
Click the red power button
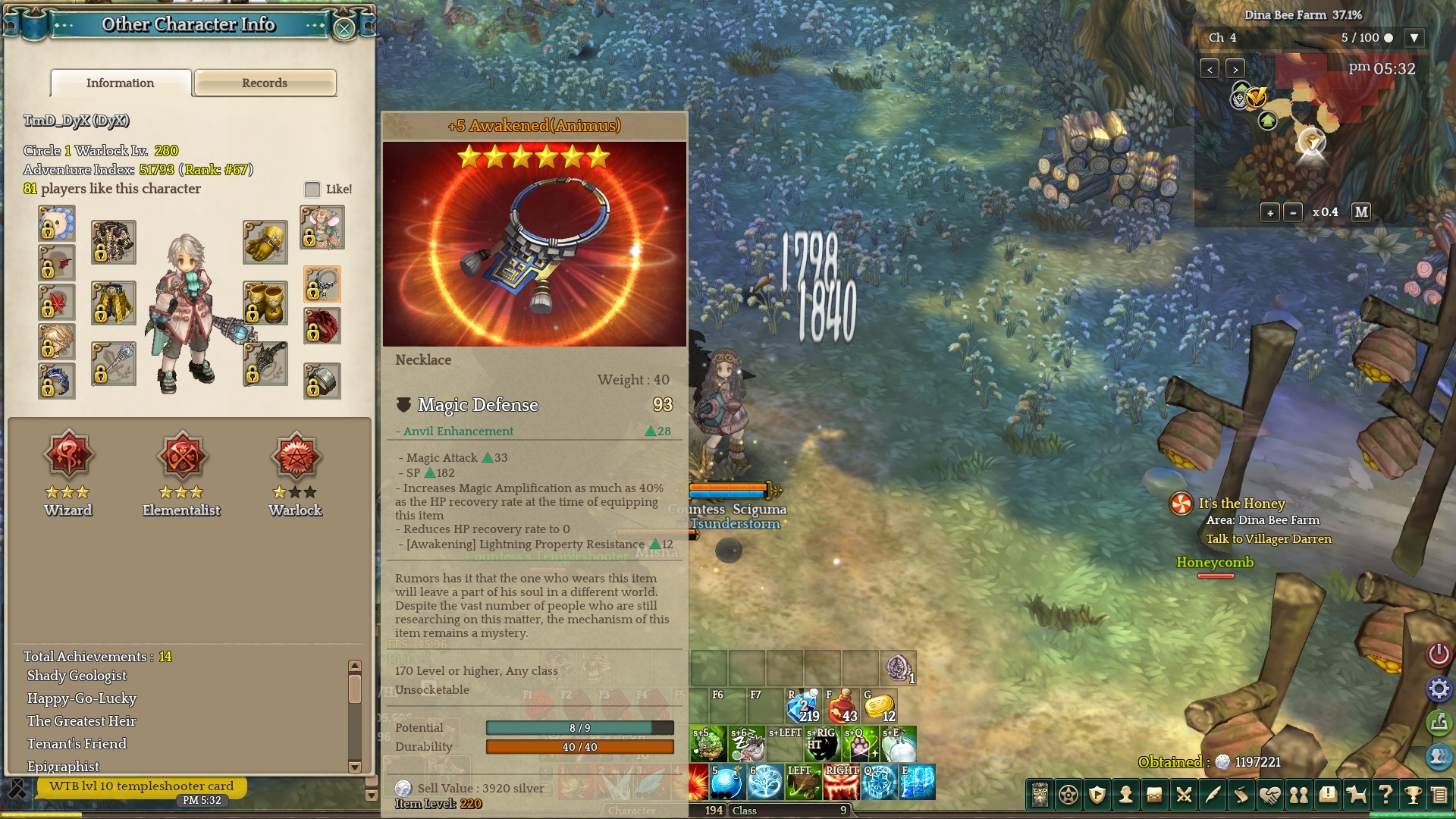point(1439,654)
